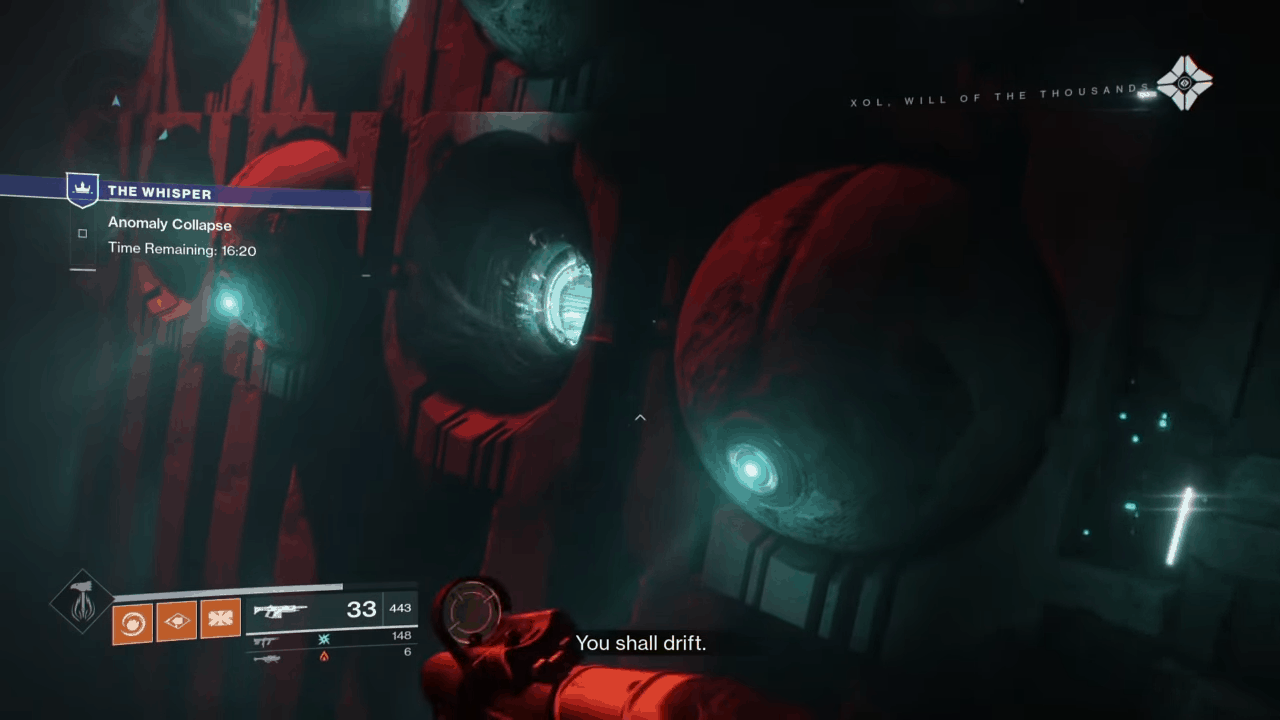Click the third orange modifier buff icon

(220, 618)
